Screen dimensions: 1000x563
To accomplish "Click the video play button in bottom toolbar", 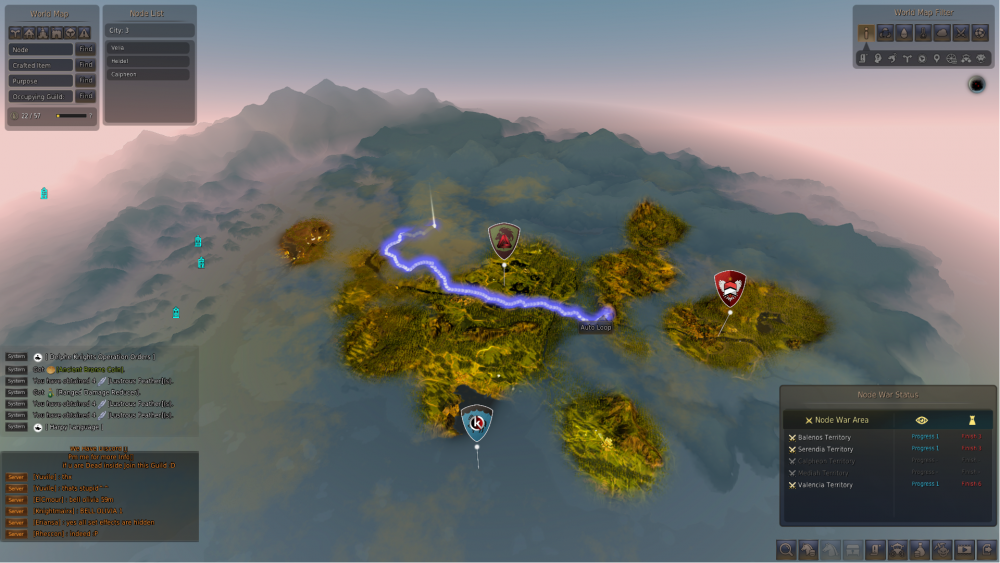I will click(x=965, y=549).
